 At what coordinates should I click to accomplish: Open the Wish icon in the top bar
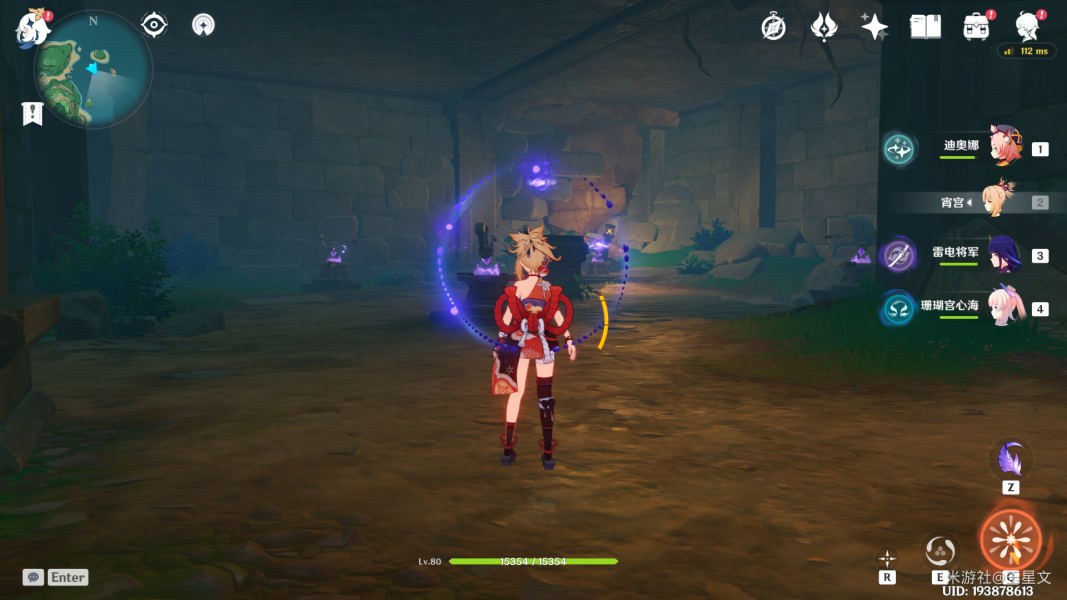pyautogui.click(x=824, y=27)
